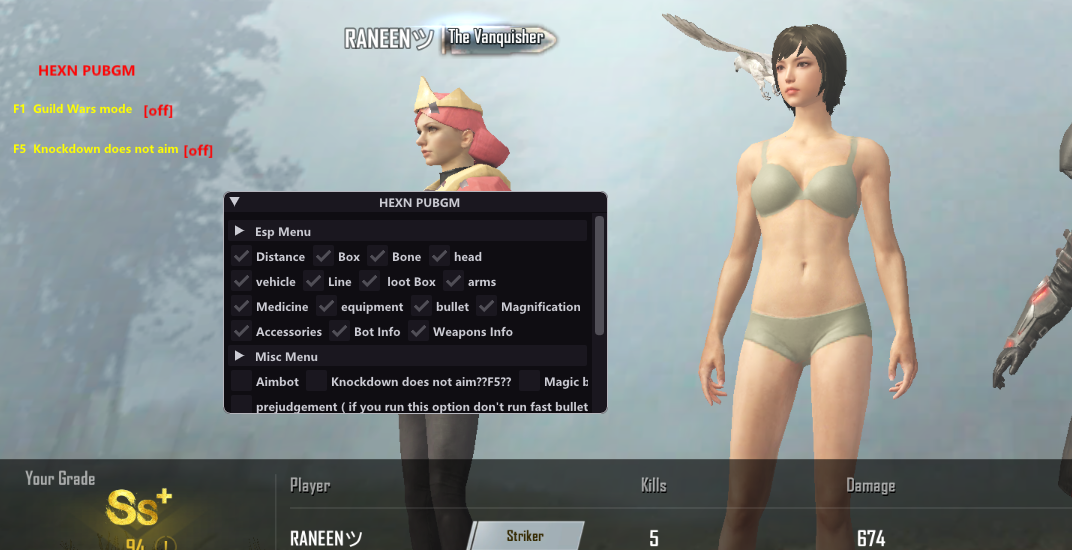Screen dimensions: 1072x550
Task: Collapse the HEXN PUBGM overlay window
Action: click(x=235, y=201)
